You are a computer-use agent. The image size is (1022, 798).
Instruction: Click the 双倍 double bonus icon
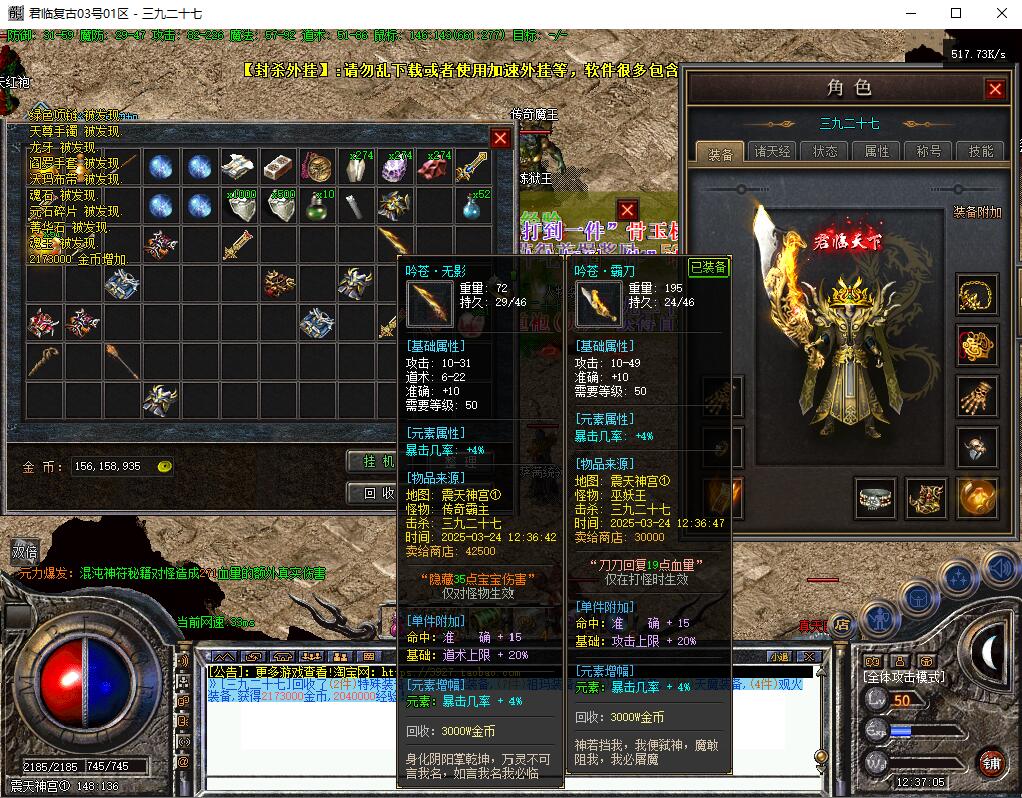coord(25,551)
